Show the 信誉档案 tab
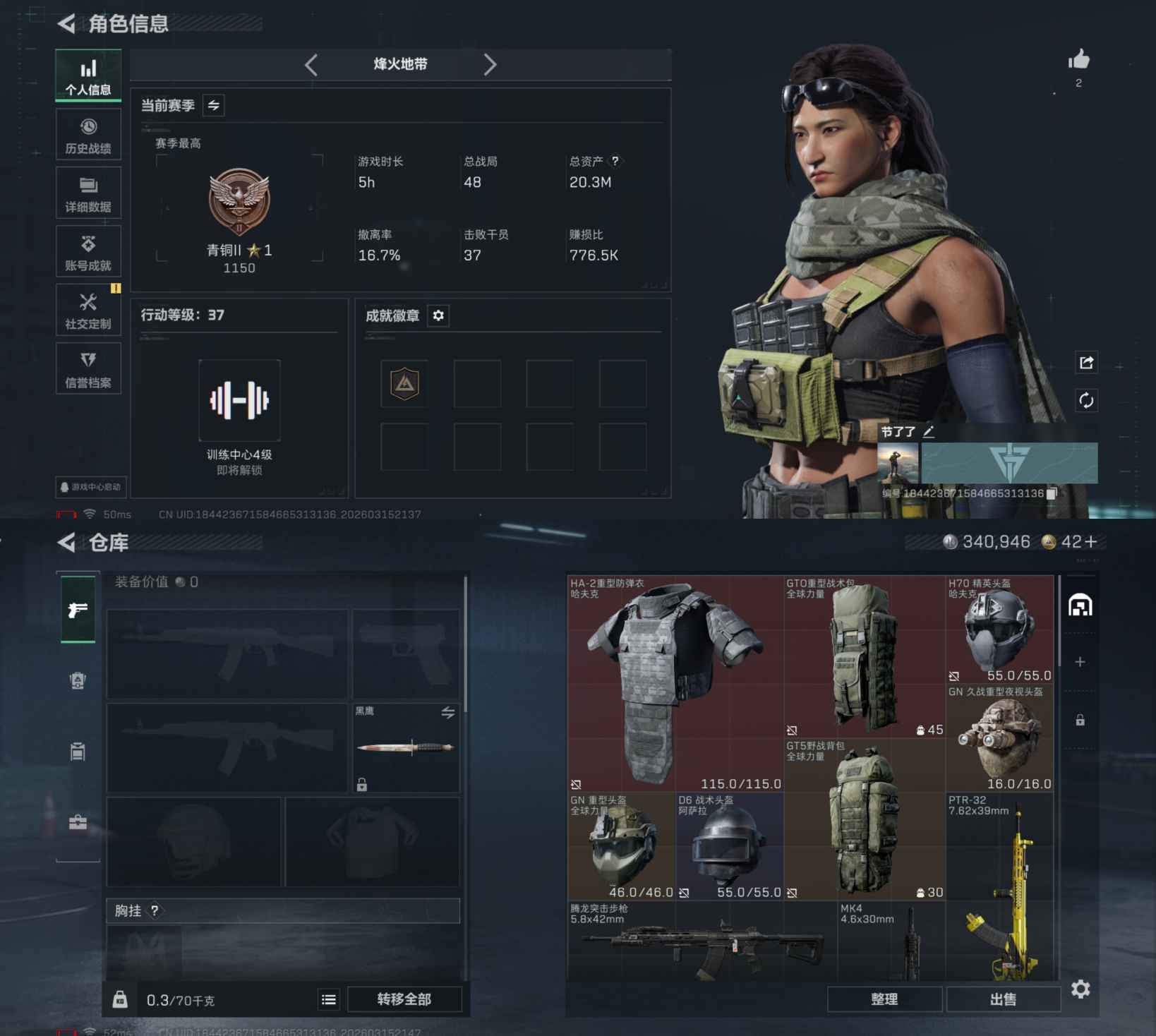Image resolution: width=1156 pixels, height=1036 pixels. [x=88, y=369]
